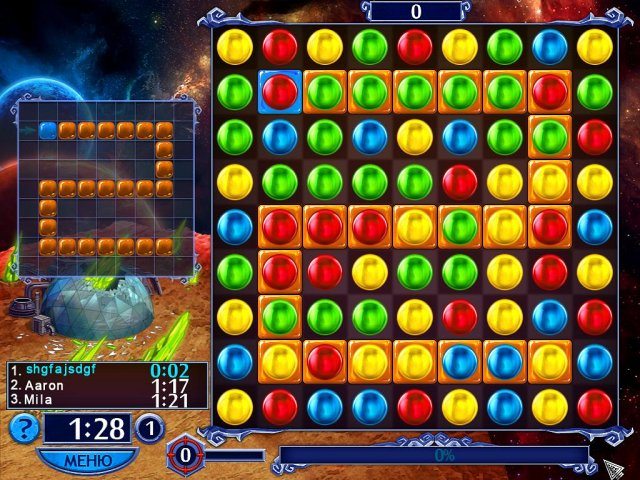Viewport: 640px width, 480px height.
Task: Select the red ball on the blue tile
Action: coord(280,91)
